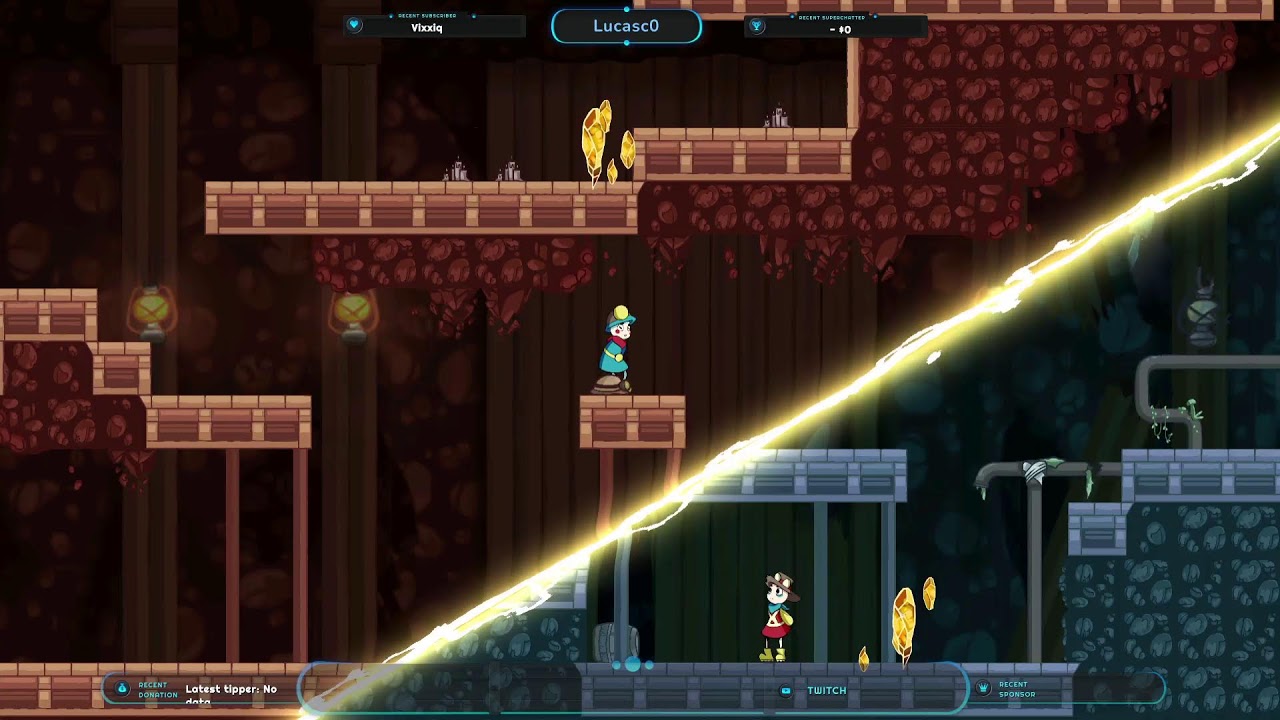Click the Lucasc0 streamer name banner
This screenshot has height=720, width=1280.
coord(626,26)
